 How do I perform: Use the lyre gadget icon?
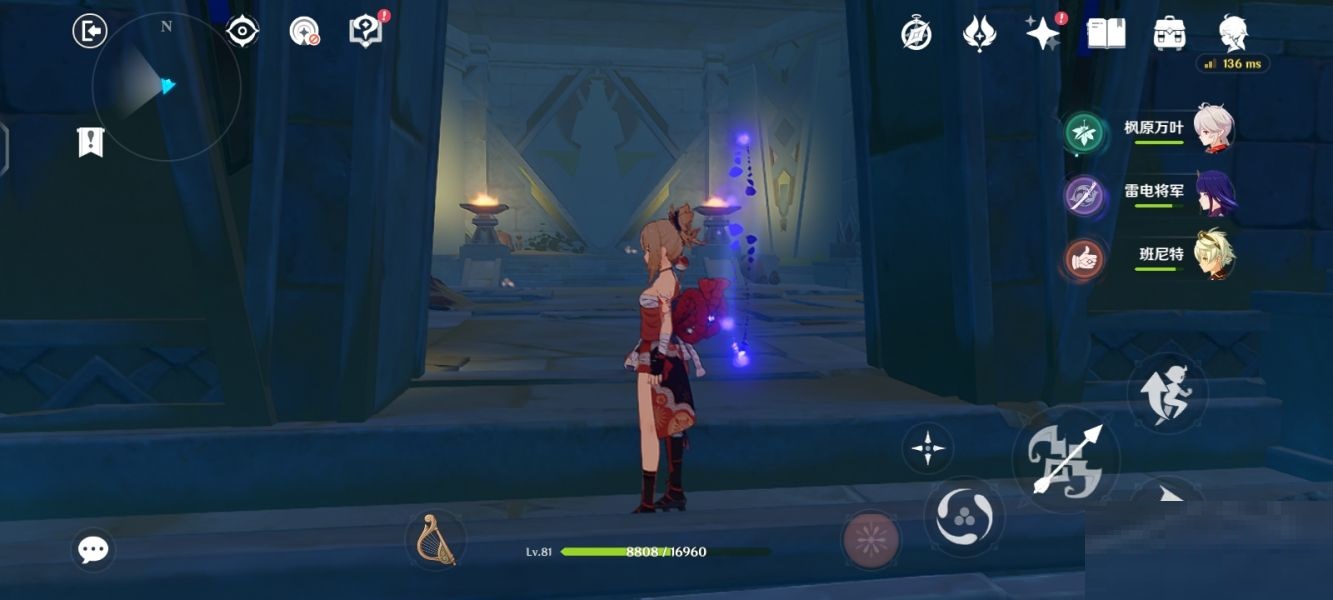pos(435,540)
